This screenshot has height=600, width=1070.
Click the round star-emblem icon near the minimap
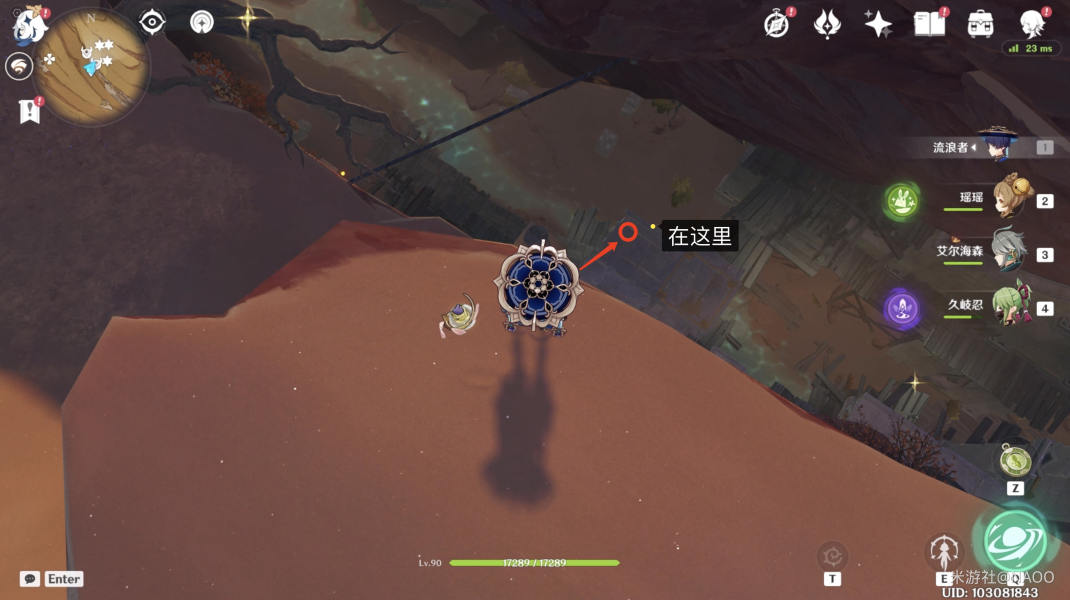202,22
